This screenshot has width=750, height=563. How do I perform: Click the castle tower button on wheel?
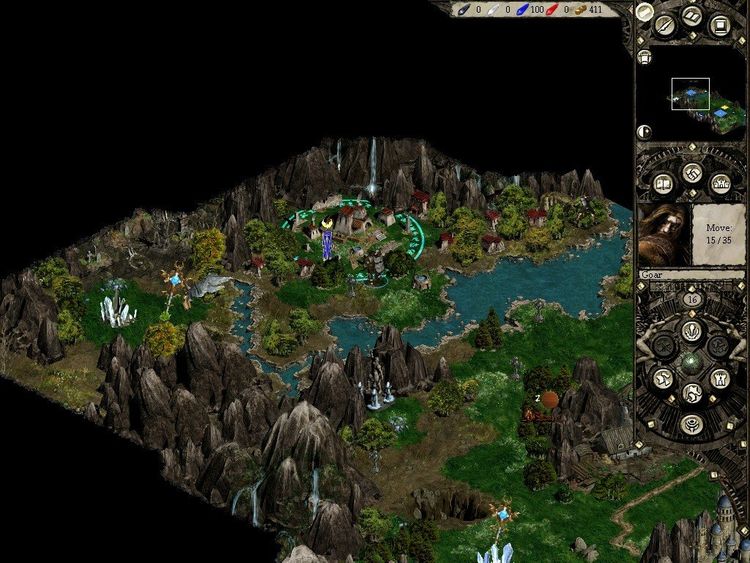[719, 378]
